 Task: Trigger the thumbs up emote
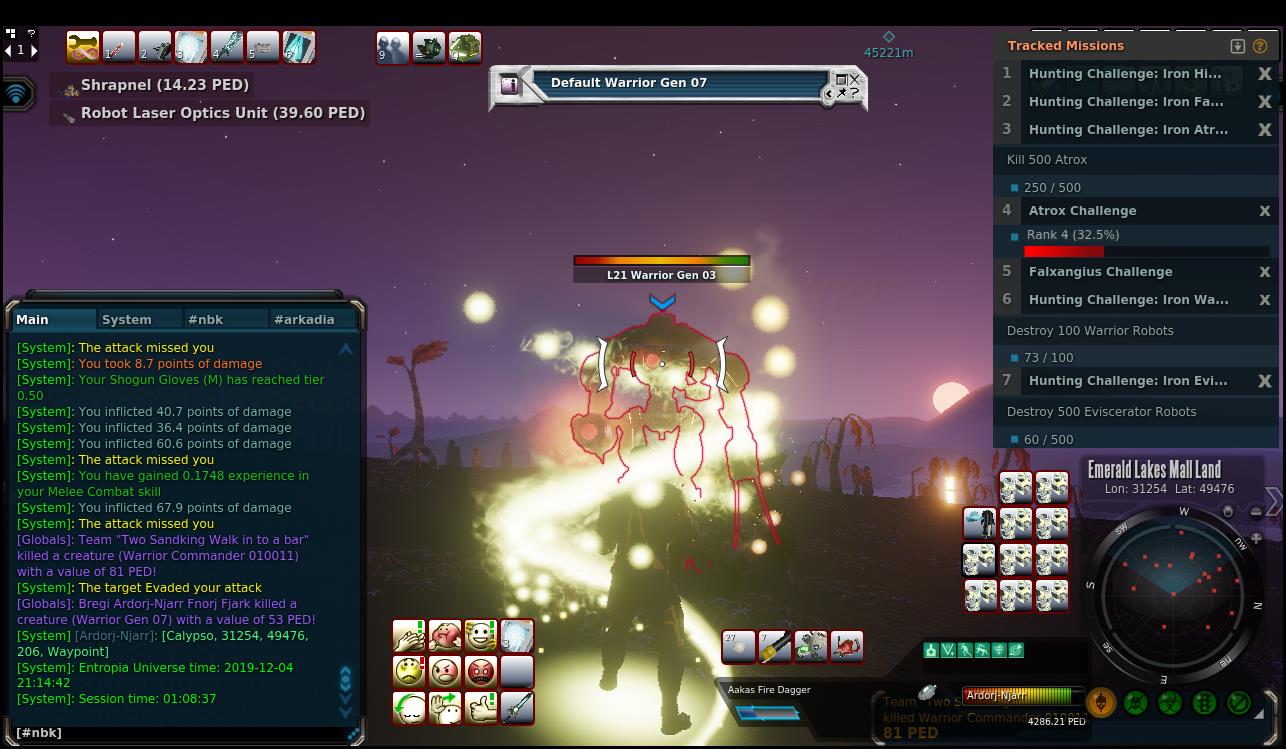(x=481, y=708)
